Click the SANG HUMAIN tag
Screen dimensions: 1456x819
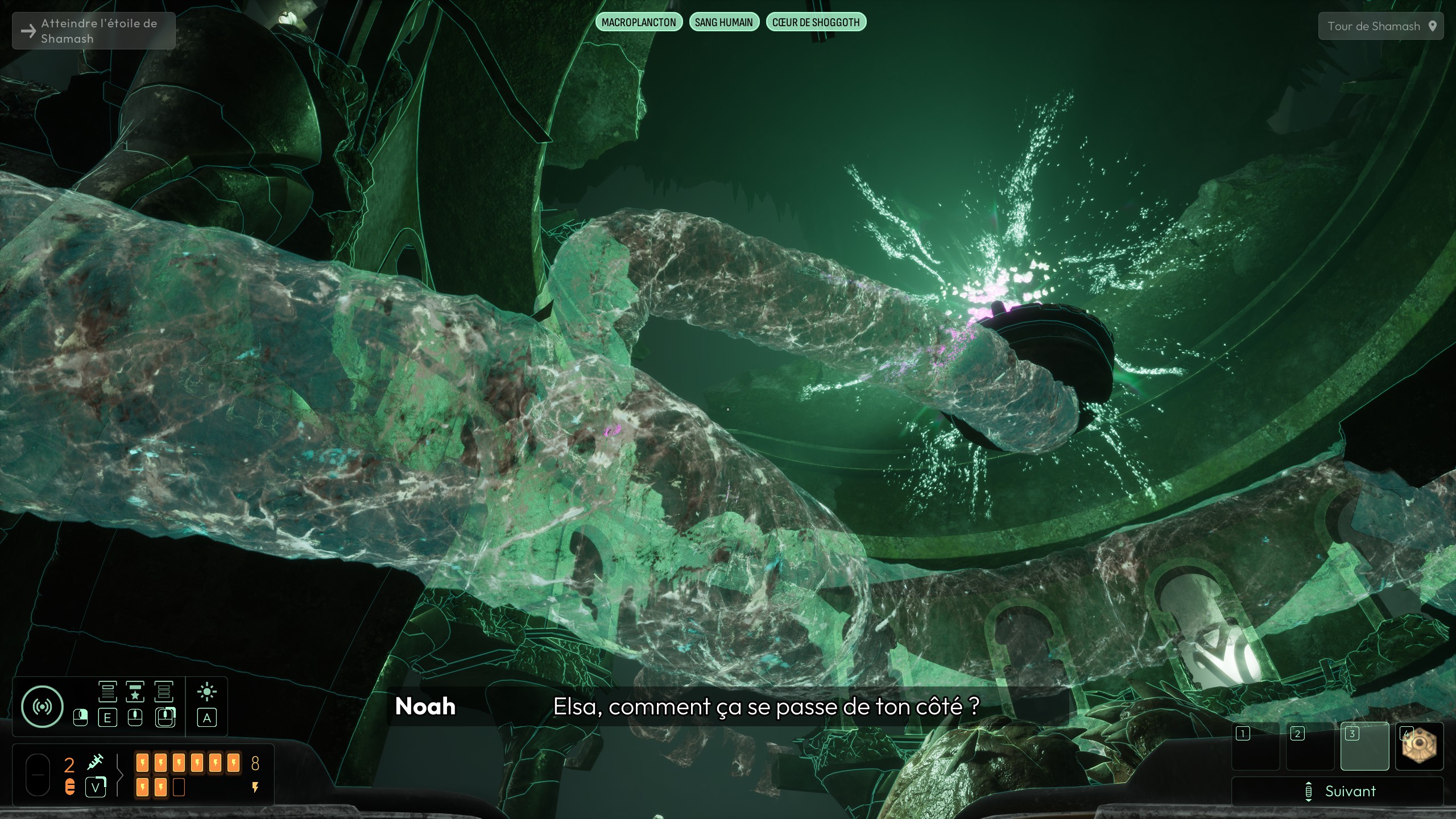[x=723, y=22]
